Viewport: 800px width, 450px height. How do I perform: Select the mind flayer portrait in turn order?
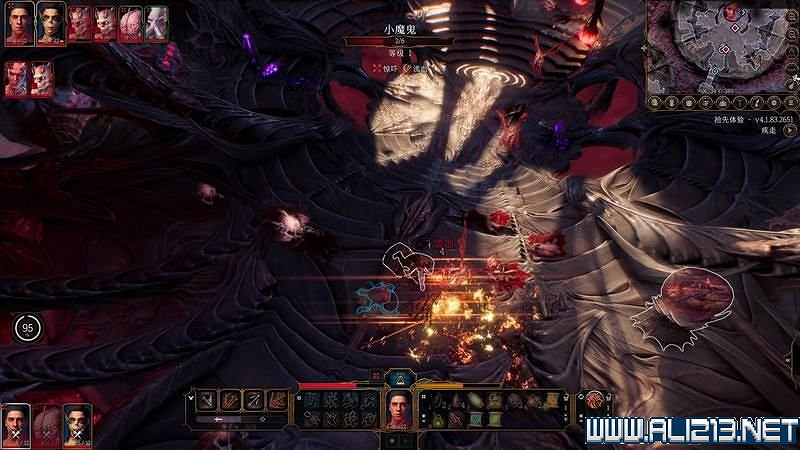click(x=155, y=22)
